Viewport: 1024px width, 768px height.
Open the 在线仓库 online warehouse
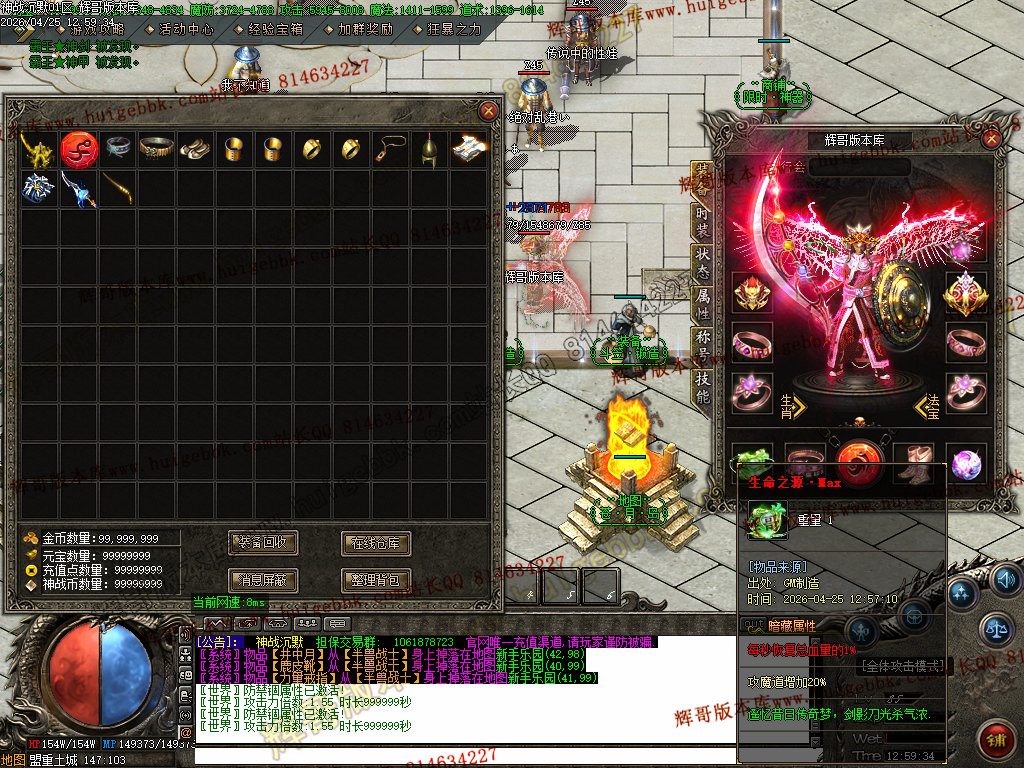[x=376, y=543]
